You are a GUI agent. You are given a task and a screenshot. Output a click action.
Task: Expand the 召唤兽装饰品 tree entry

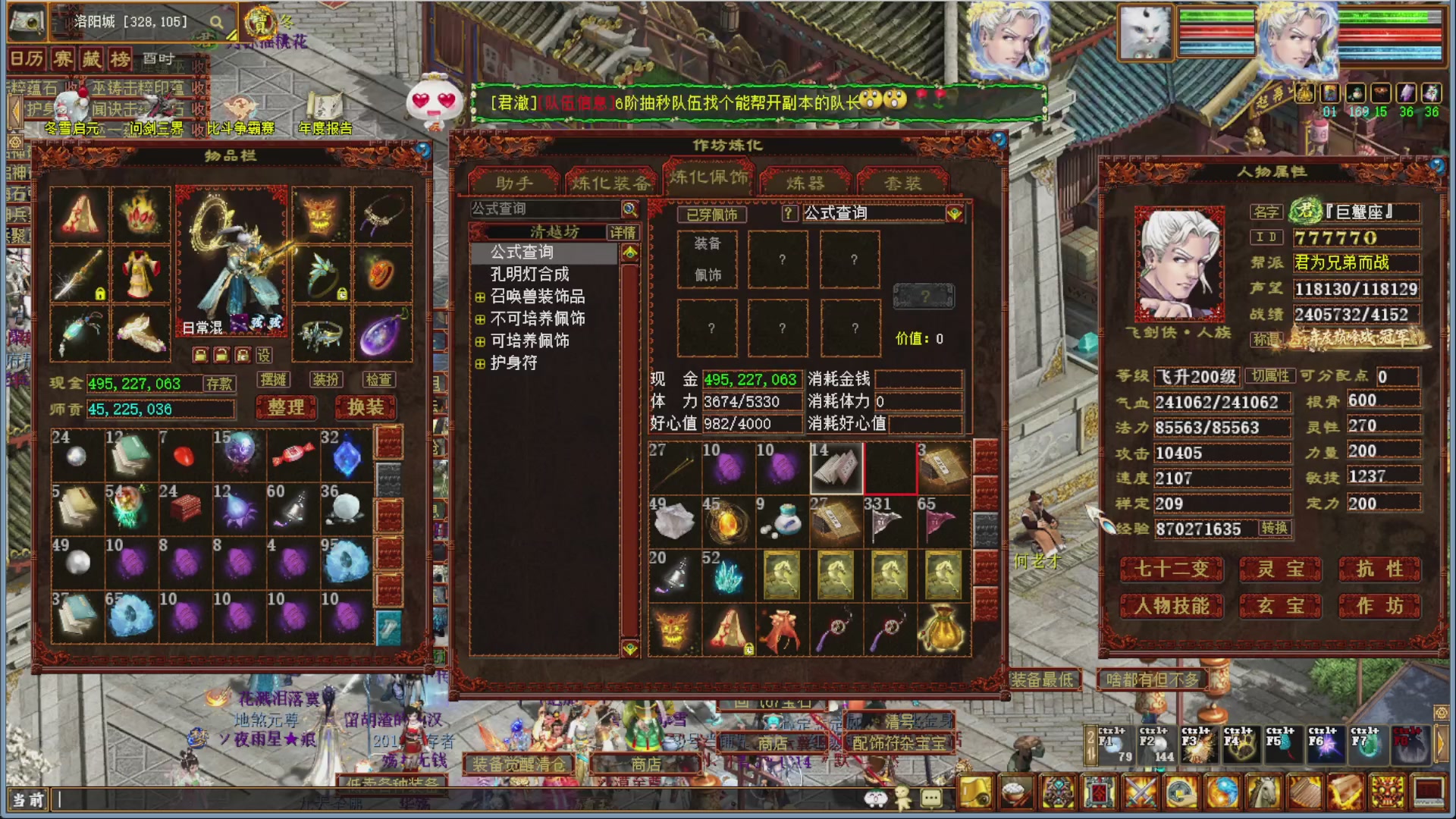479,297
